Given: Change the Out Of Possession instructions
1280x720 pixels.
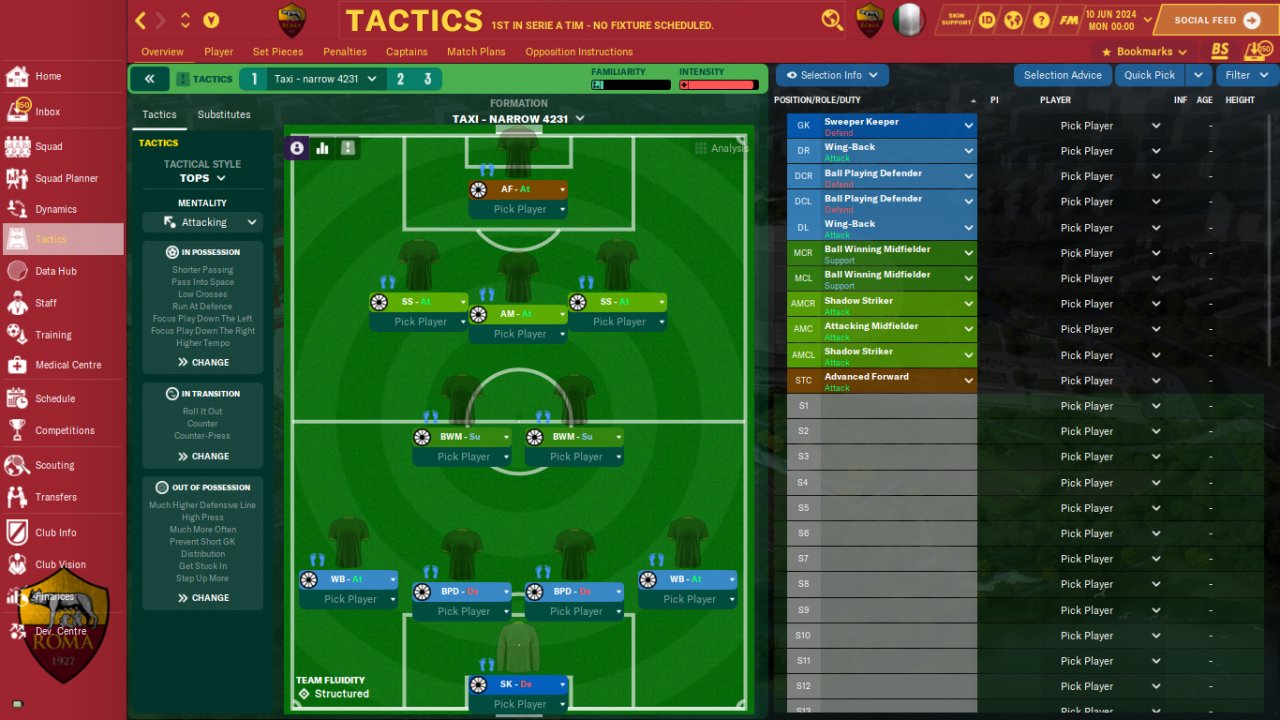Looking at the screenshot, I should (x=203, y=598).
